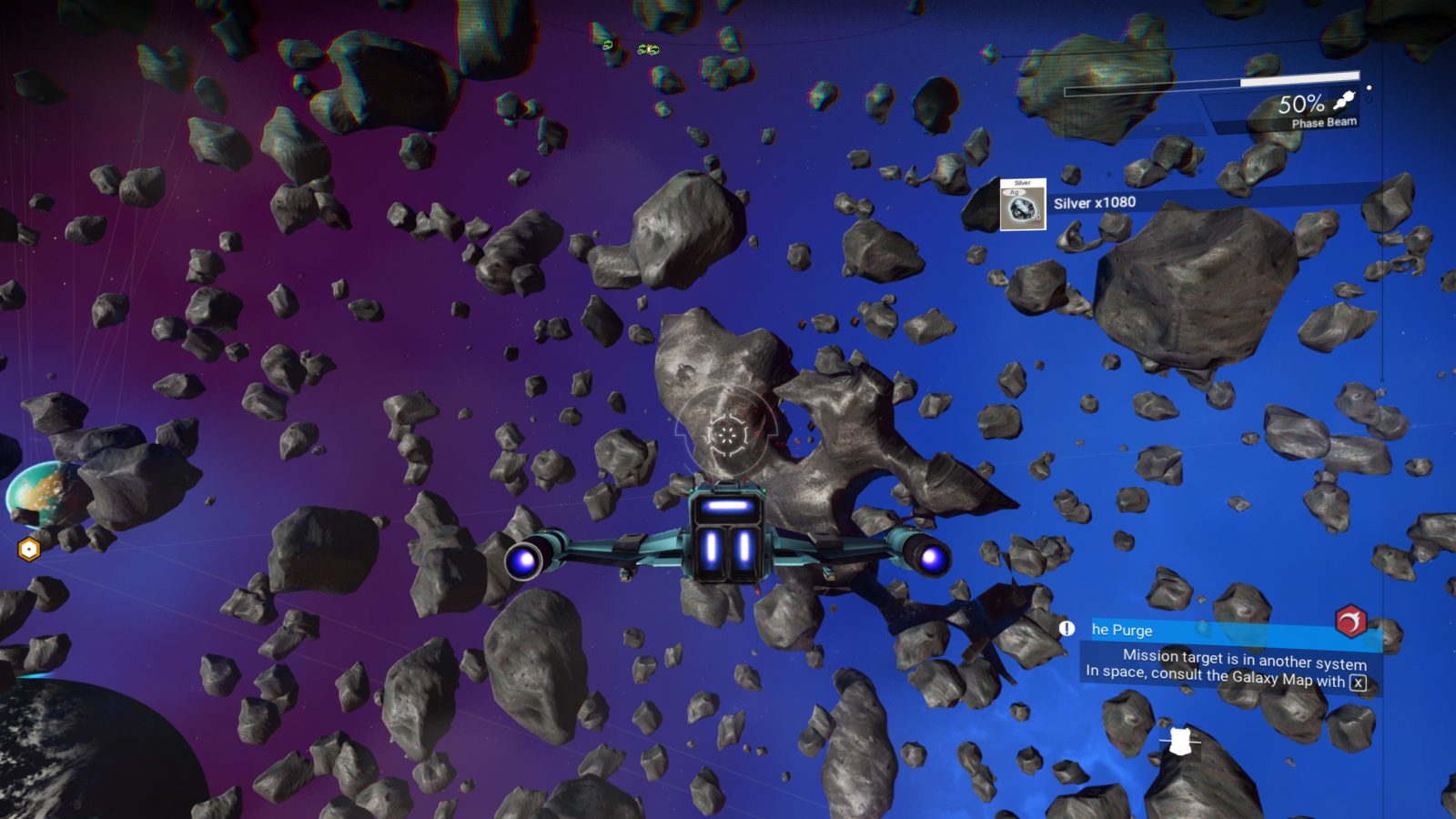Viewport: 1456px width, 819px height.
Task: Select the white waypoint marker icon
Action: coord(1180,742)
